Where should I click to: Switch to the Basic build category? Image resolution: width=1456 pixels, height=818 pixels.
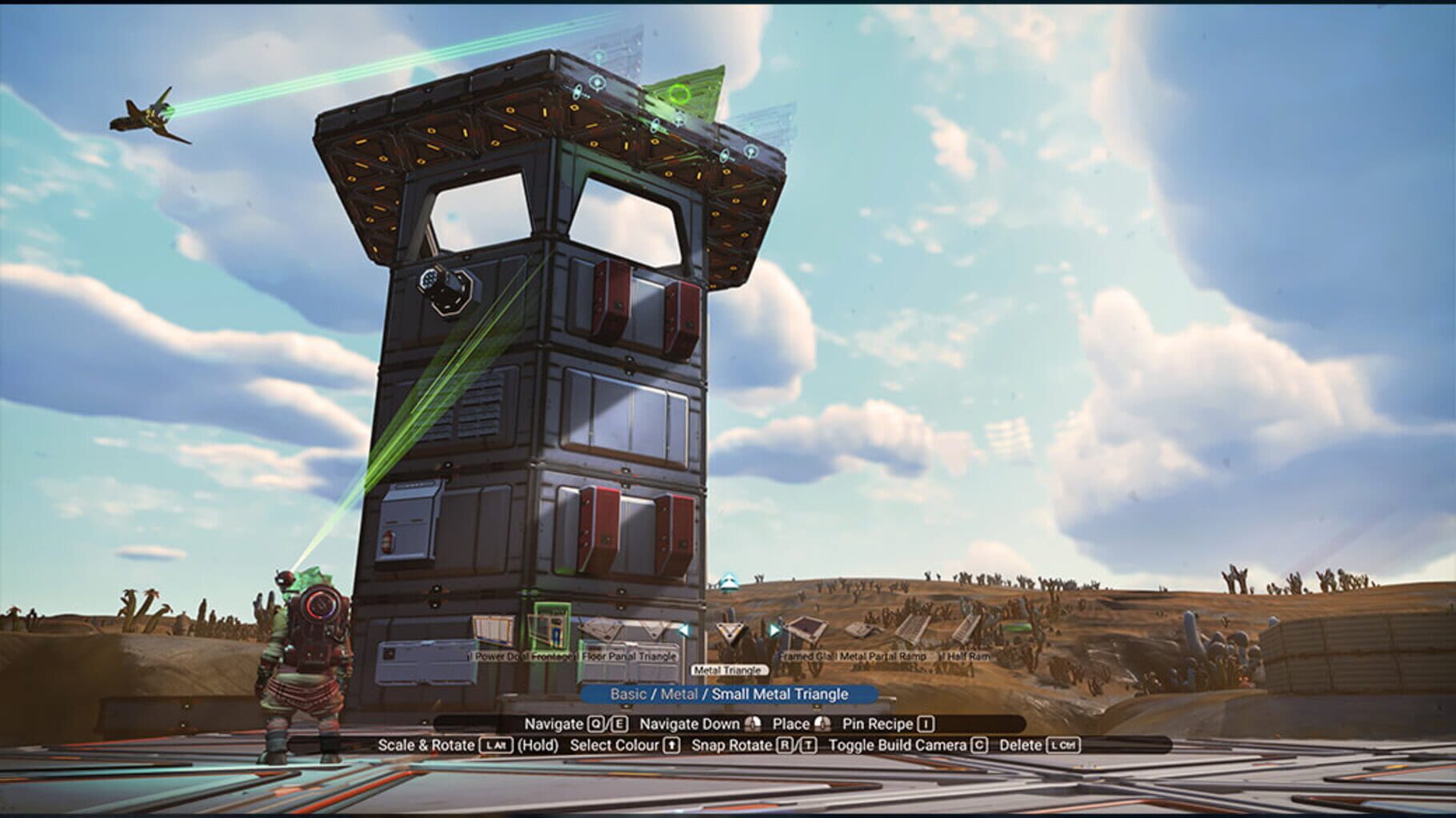pyautogui.click(x=630, y=695)
